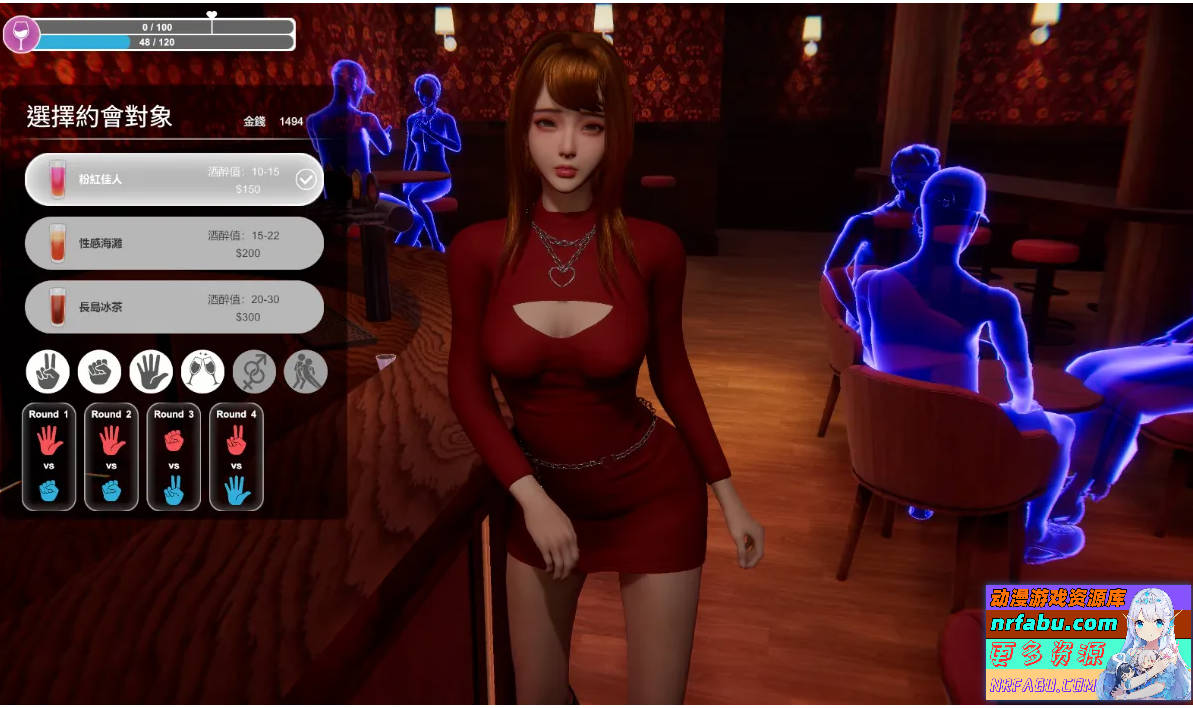Select the gender symbols icon
The height and width of the screenshot is (708, 1193).
(x=254, y=372)
